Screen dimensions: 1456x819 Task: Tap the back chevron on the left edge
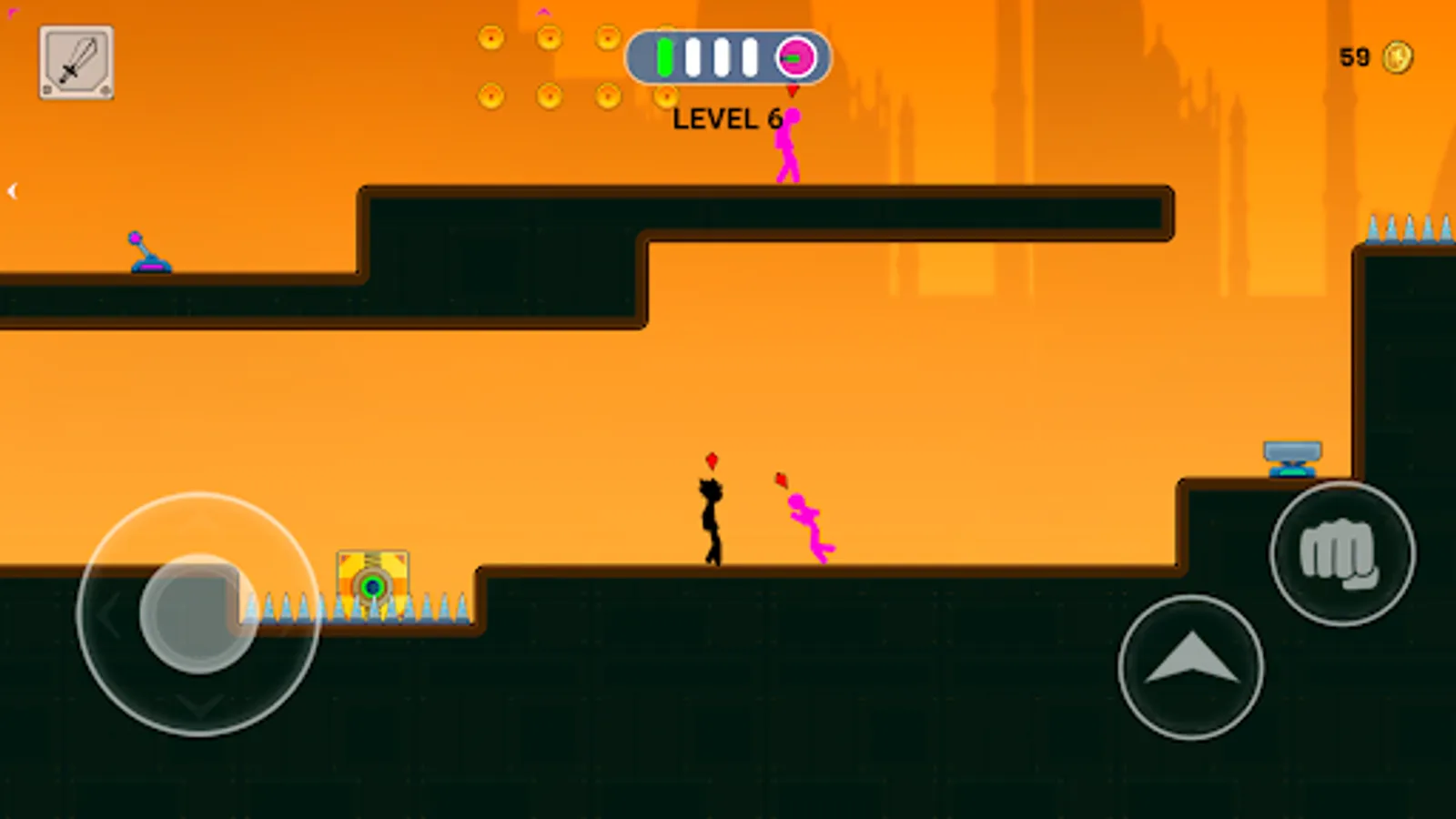pos(13,190)
